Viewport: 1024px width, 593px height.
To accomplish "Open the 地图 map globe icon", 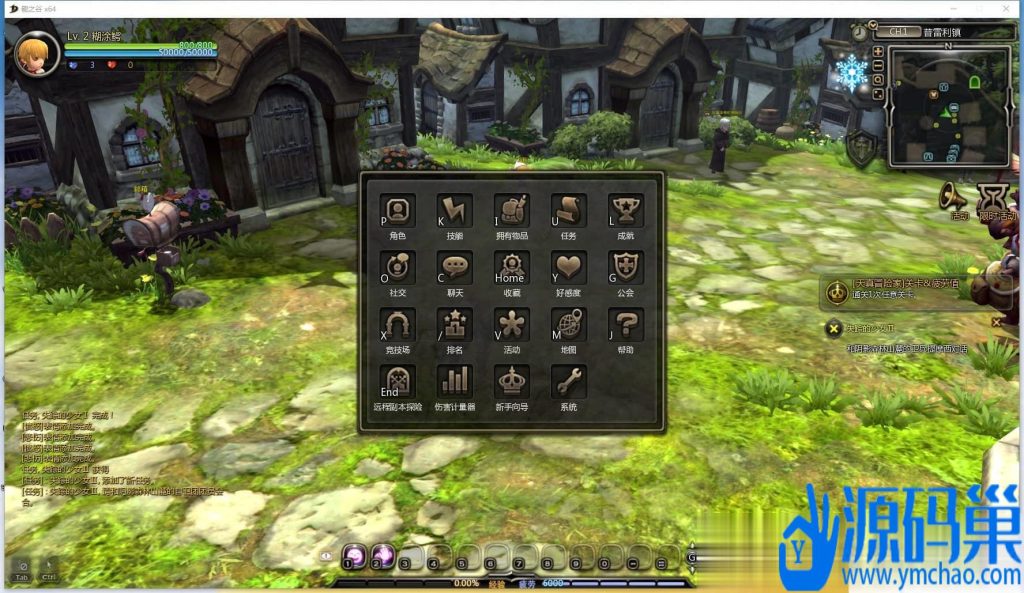I will pos(568,326).
